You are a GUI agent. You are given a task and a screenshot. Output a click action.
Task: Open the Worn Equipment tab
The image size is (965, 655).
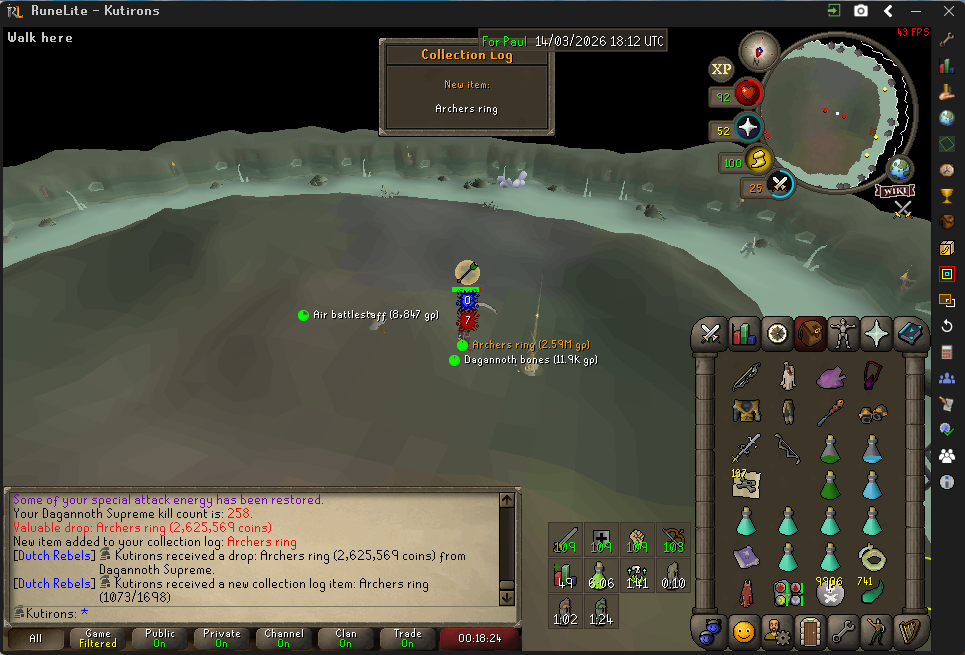click(x=844, y=333)
